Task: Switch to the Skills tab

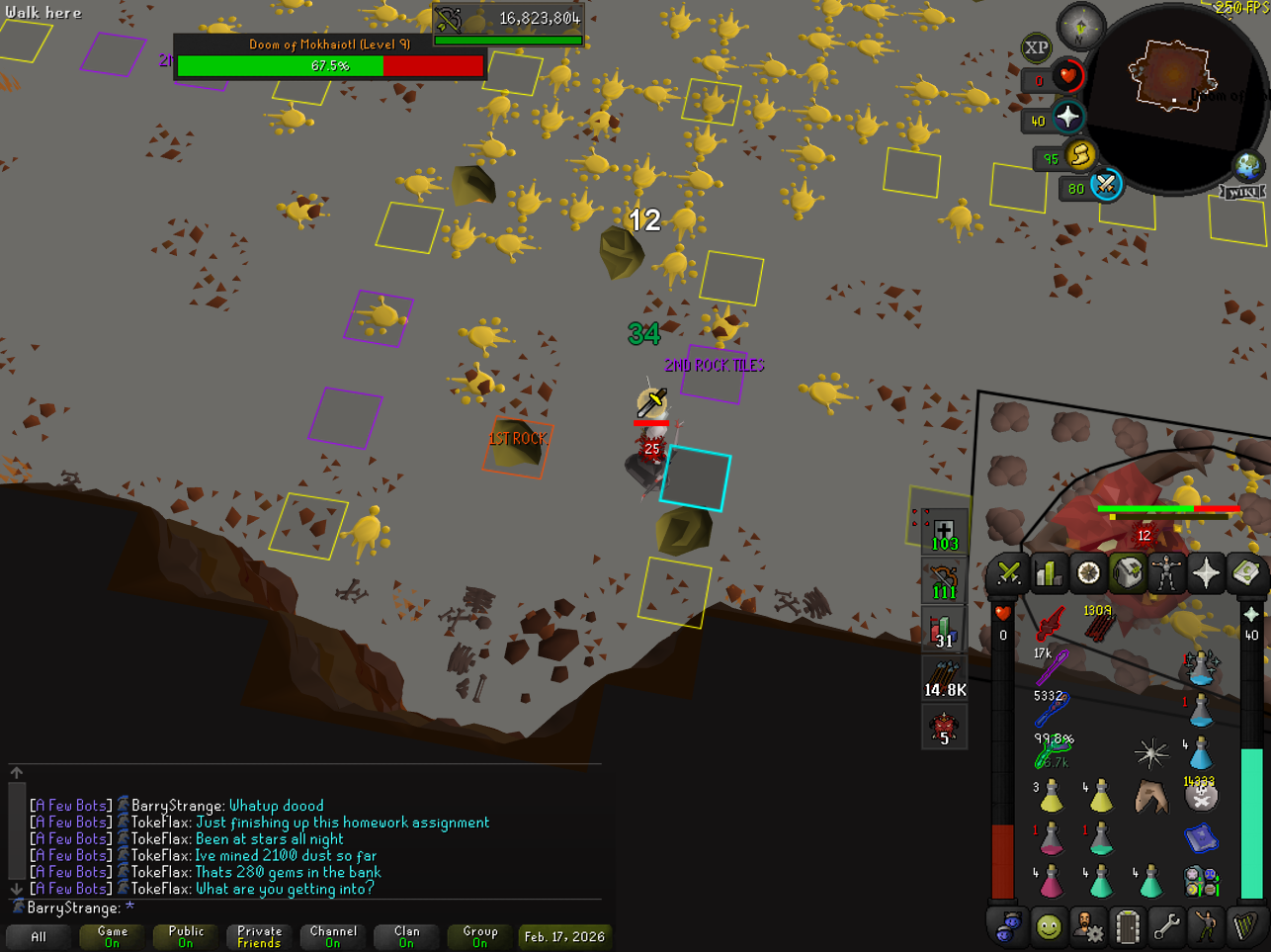Action: point(1049,573)
